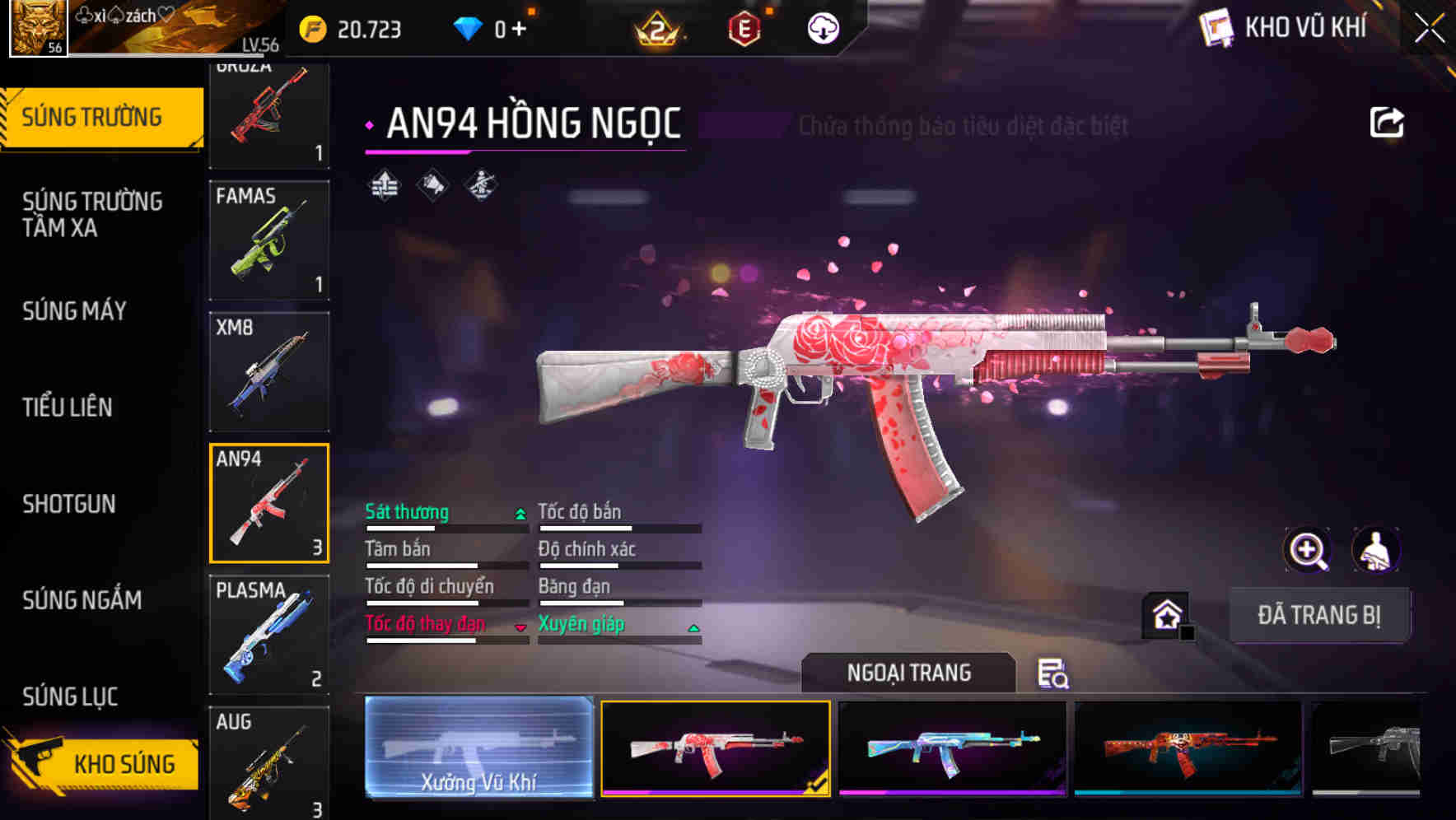Screen dimensions: 1456x820
Task: Pick the AUG weapon tile
Action: 269,762
